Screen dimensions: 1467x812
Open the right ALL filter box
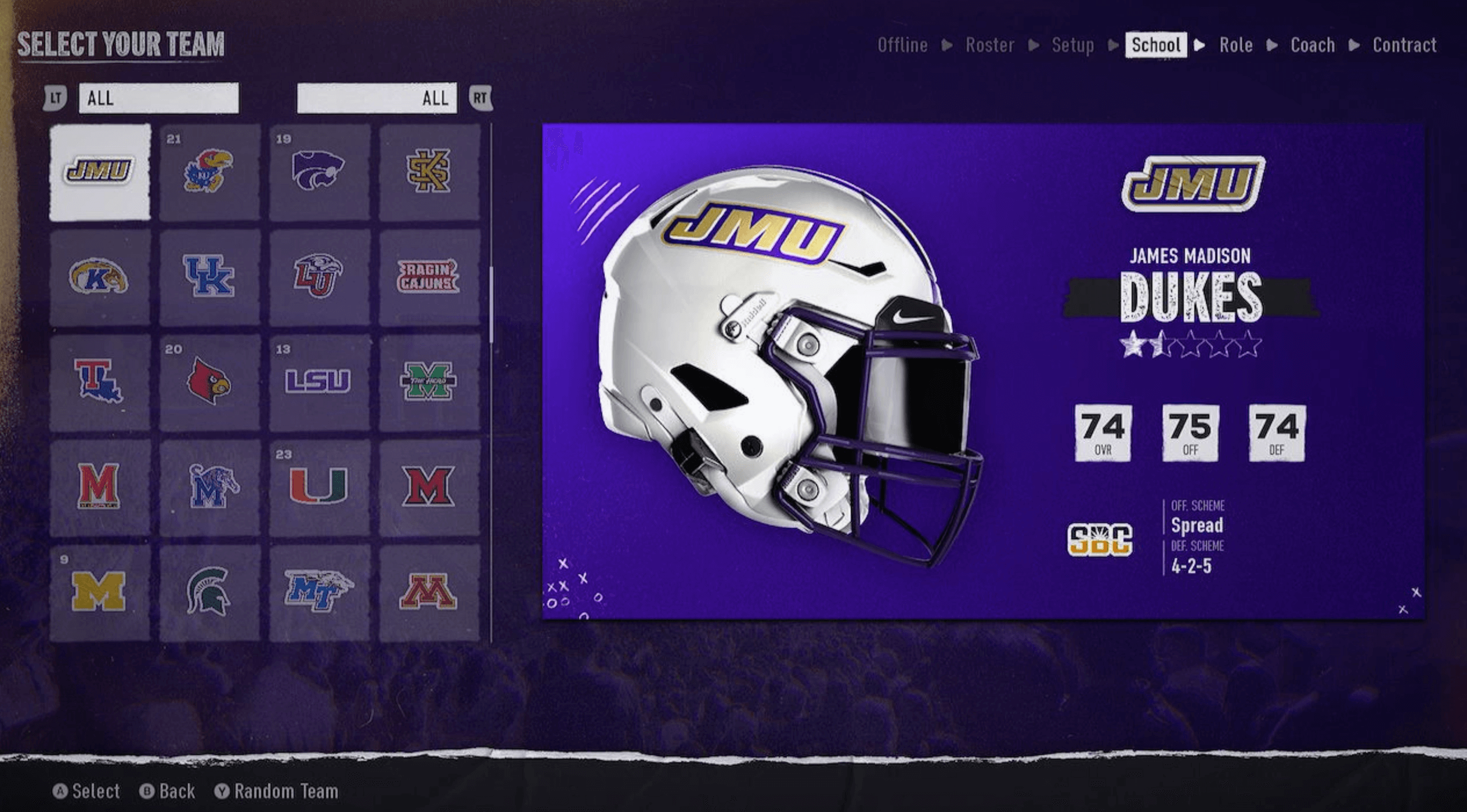coord(377,98)
